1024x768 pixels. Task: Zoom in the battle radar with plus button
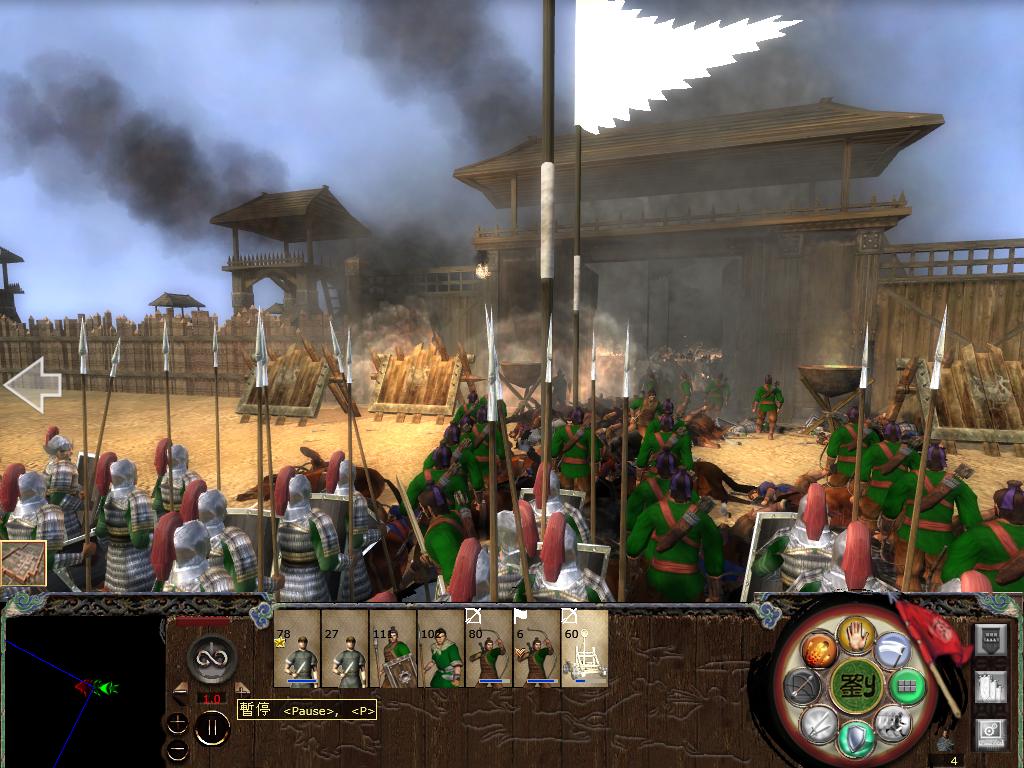coord(177,723)
